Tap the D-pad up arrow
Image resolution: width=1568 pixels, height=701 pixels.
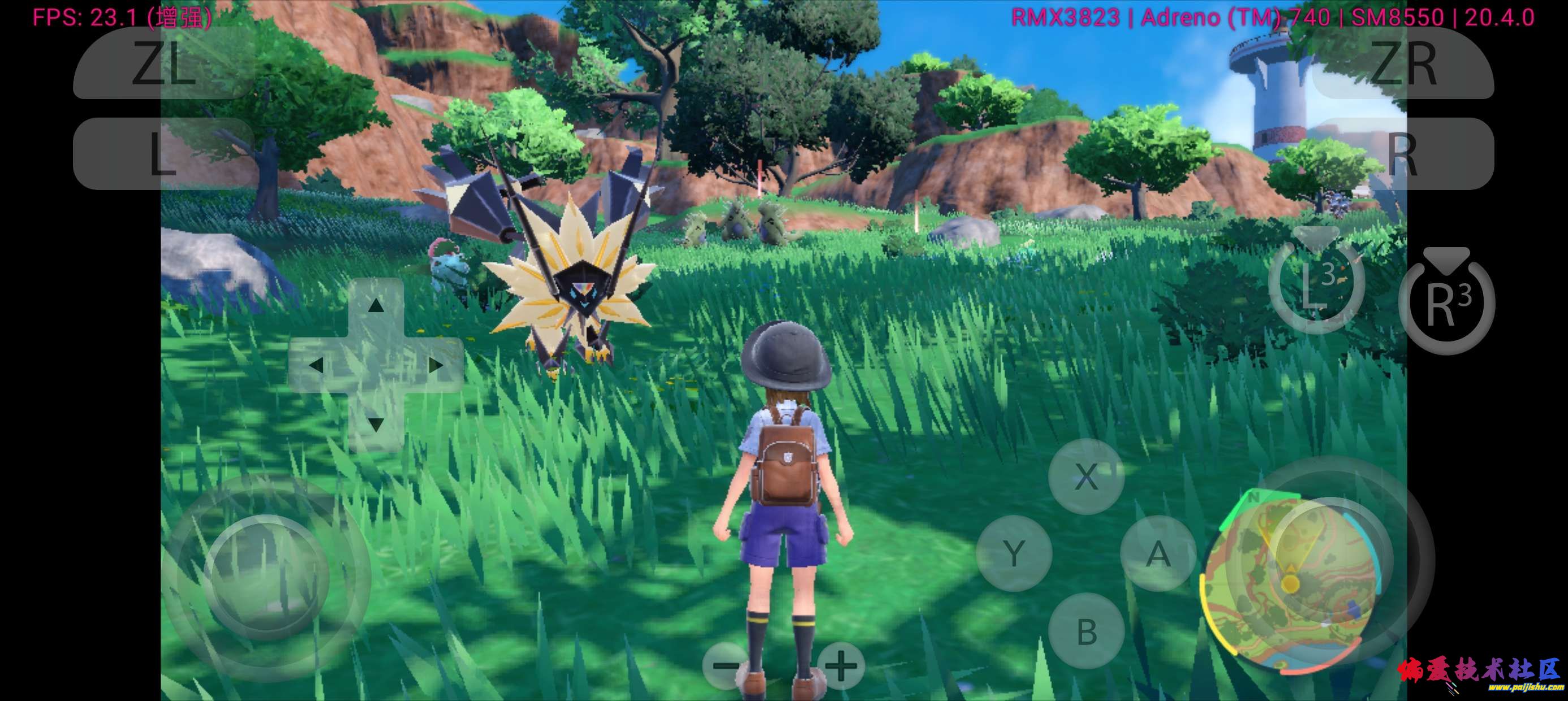point(376,305)
